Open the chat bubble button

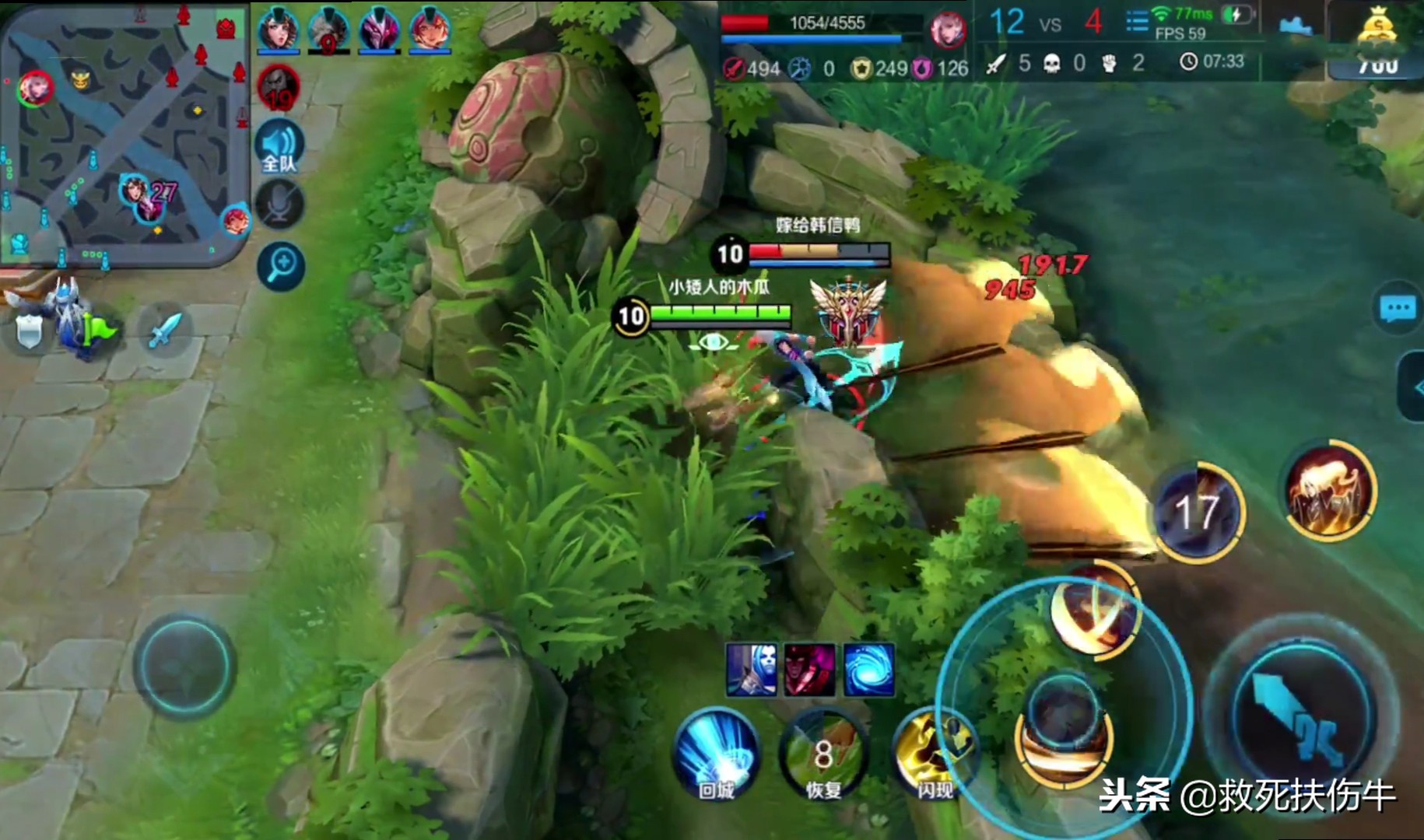(1398, 309)
